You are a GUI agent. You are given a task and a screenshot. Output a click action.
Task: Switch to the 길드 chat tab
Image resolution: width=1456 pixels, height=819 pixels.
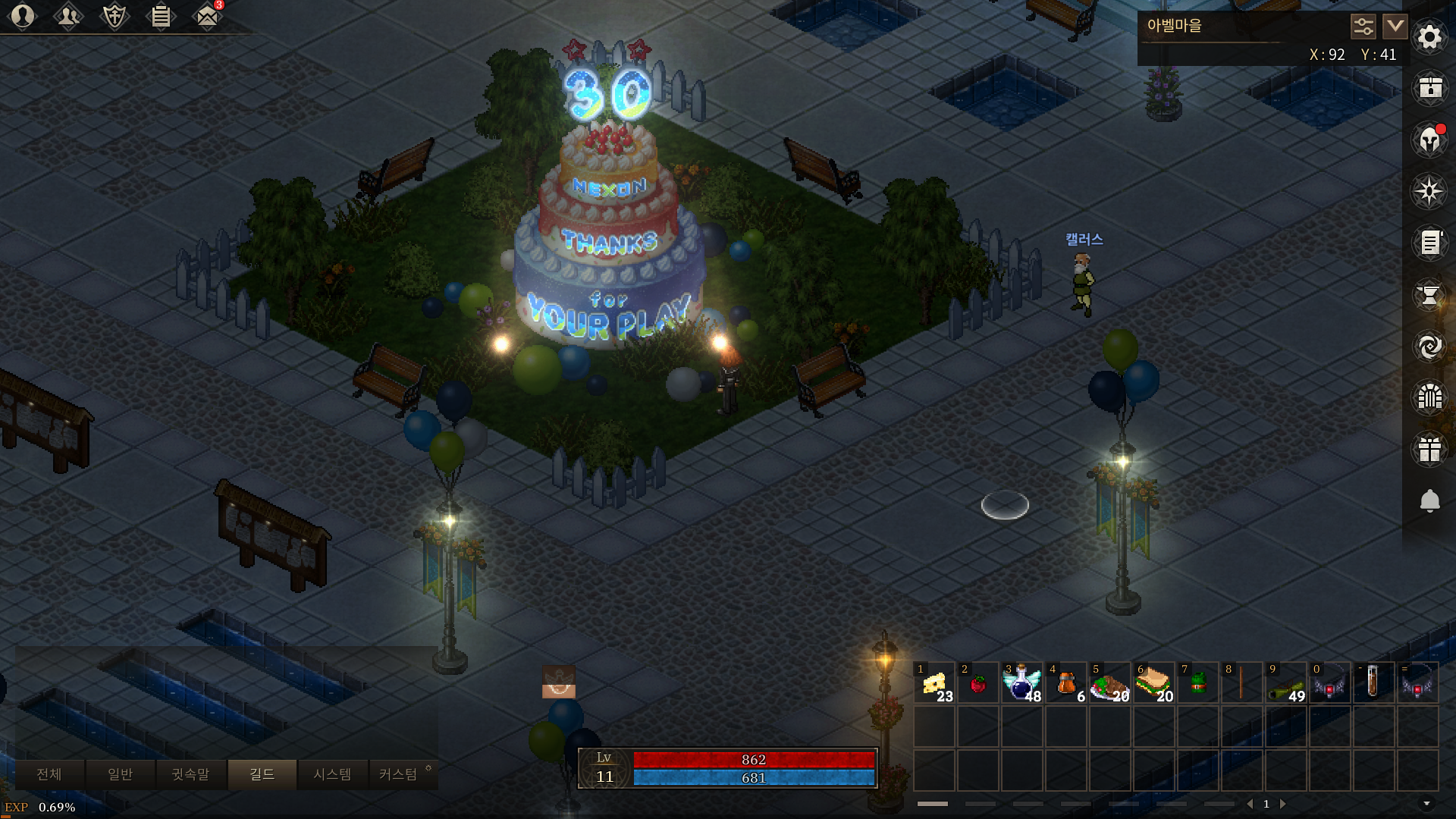point(262,774)
